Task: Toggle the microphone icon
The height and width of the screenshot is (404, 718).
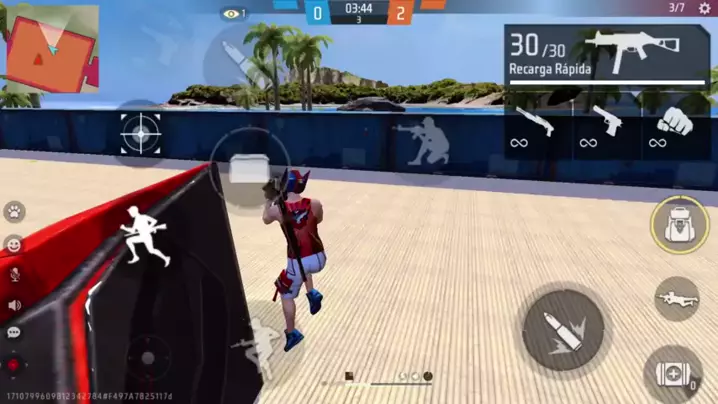Action: click(14, 274)
